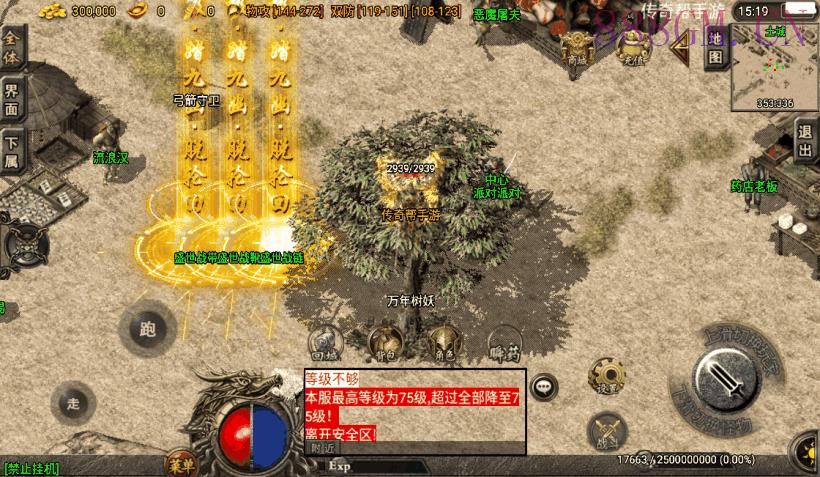Select the 界面 tab on the left
This screenshot has width=820, height=477.
[x=12, y=100]
